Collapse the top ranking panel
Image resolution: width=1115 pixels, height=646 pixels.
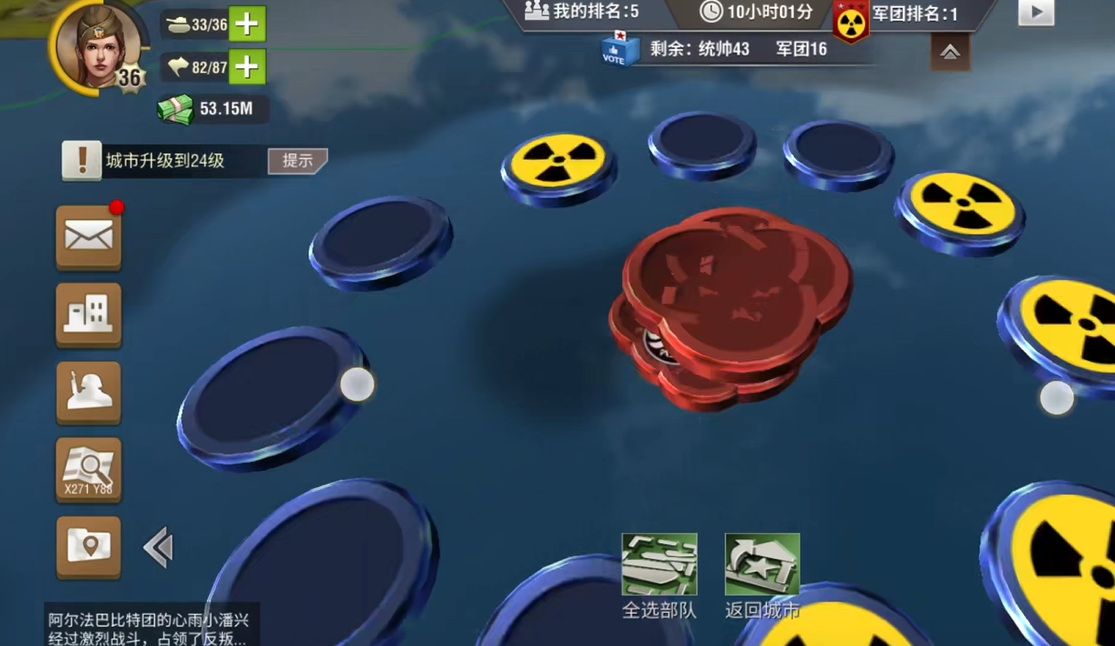click(949, 52)
